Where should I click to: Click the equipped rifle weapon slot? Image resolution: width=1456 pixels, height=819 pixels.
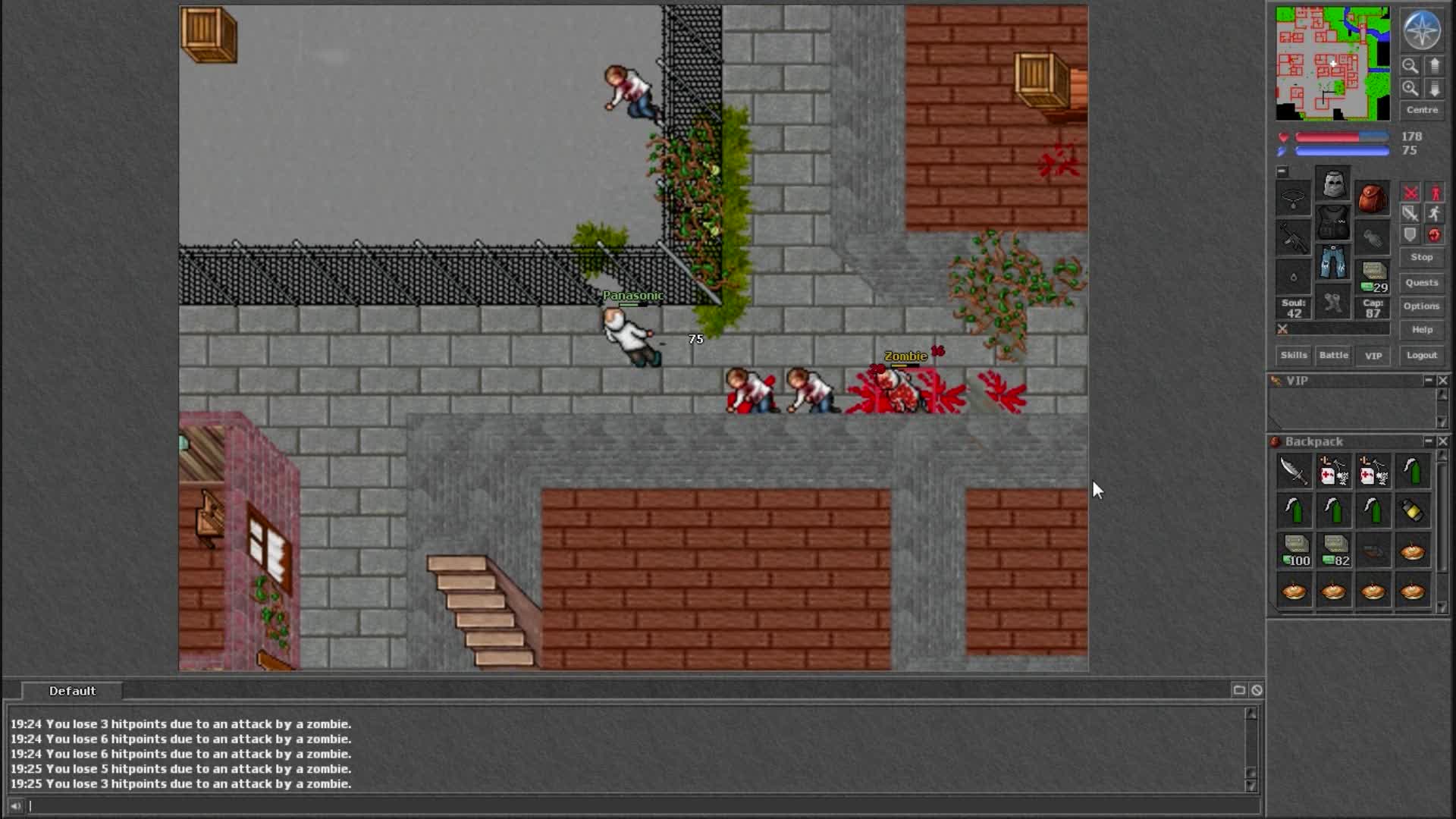coord(1293,238)
